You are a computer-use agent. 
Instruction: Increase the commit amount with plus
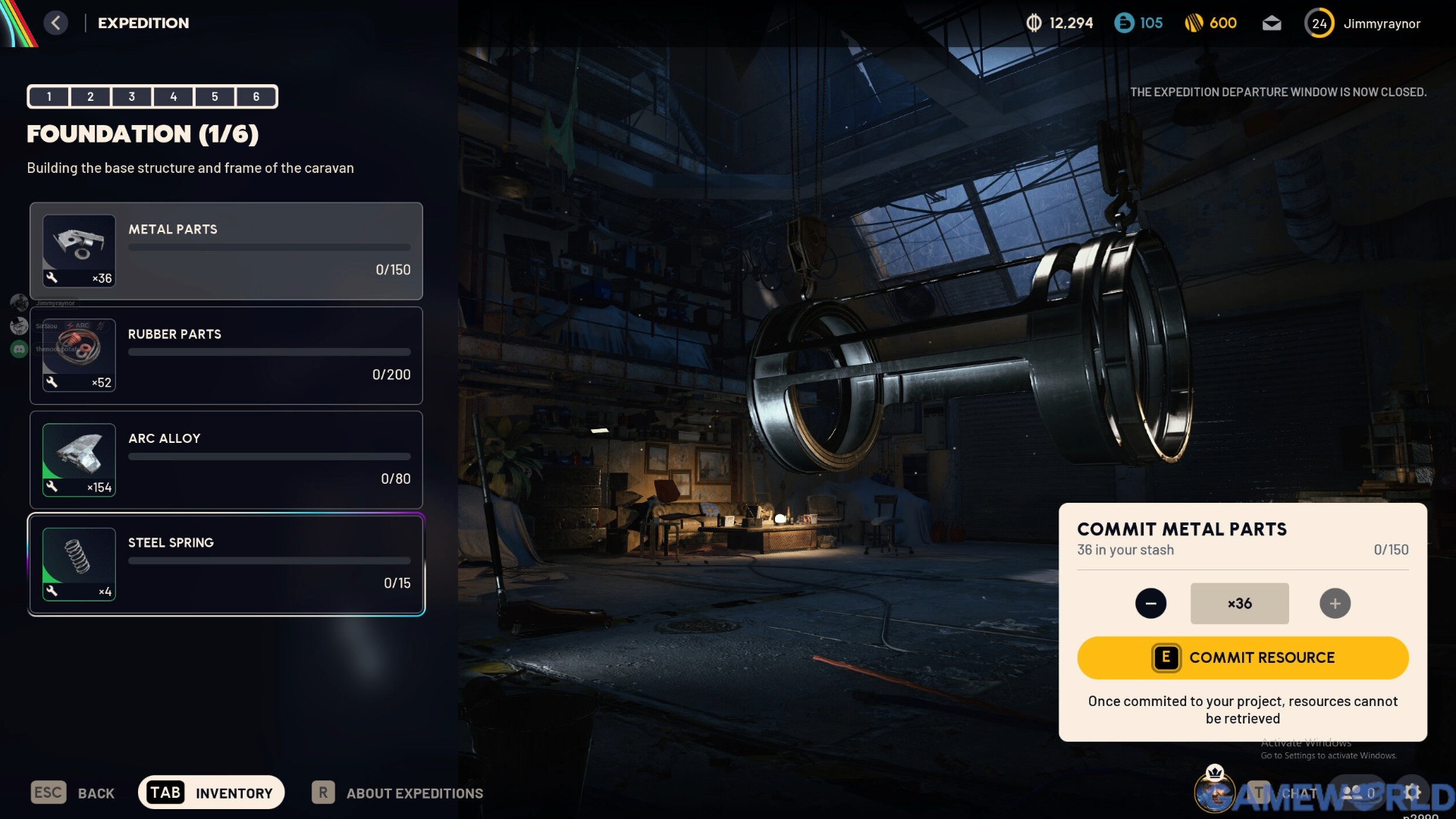tap(1335, 604)
